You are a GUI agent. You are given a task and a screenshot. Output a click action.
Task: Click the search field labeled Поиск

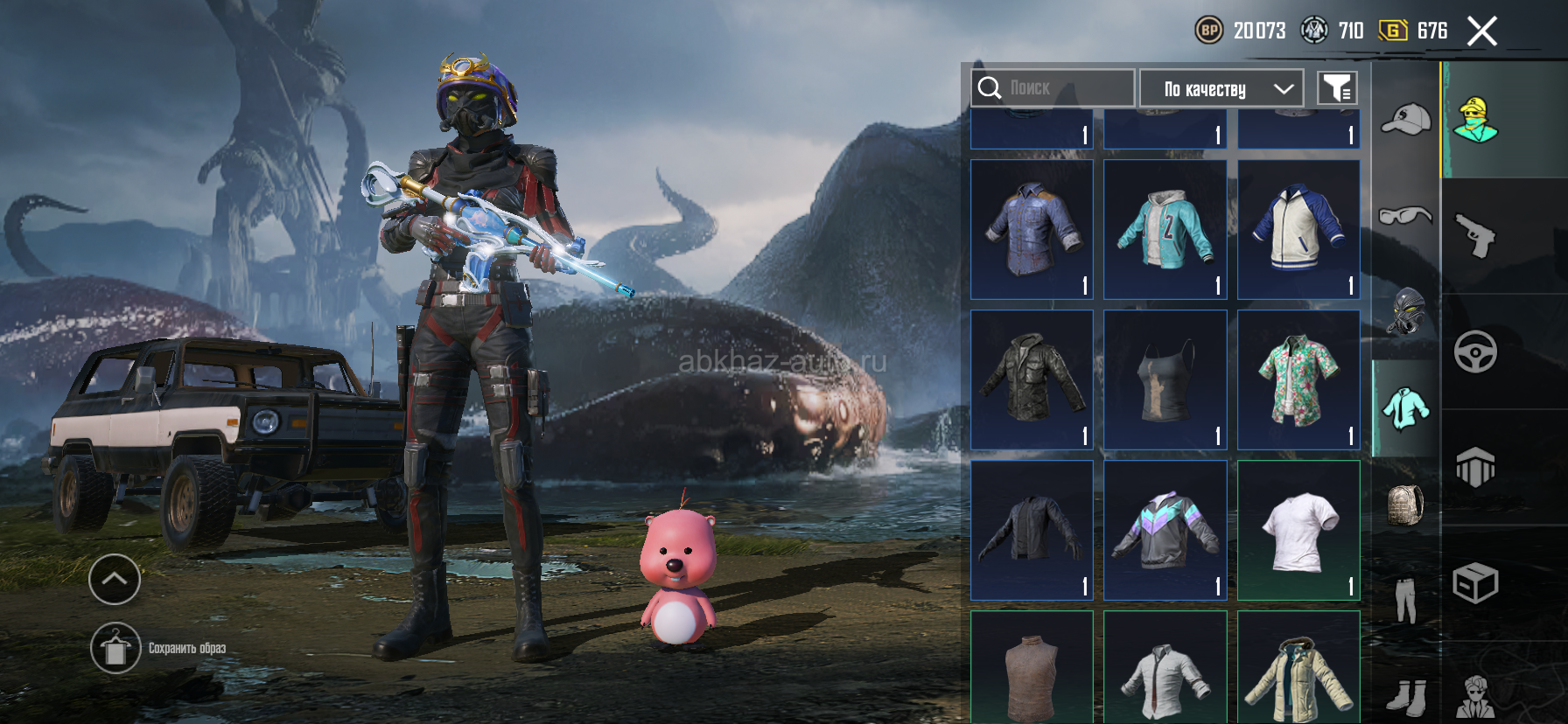coord(1053,88)
